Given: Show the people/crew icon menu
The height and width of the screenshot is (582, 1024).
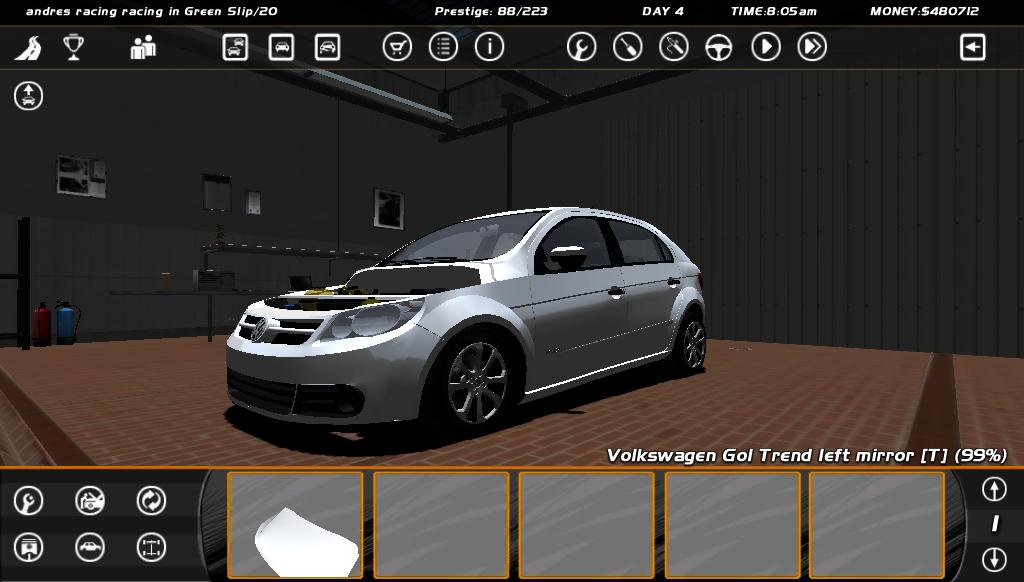Looking at the screenshot, I should tap(143, 47).
